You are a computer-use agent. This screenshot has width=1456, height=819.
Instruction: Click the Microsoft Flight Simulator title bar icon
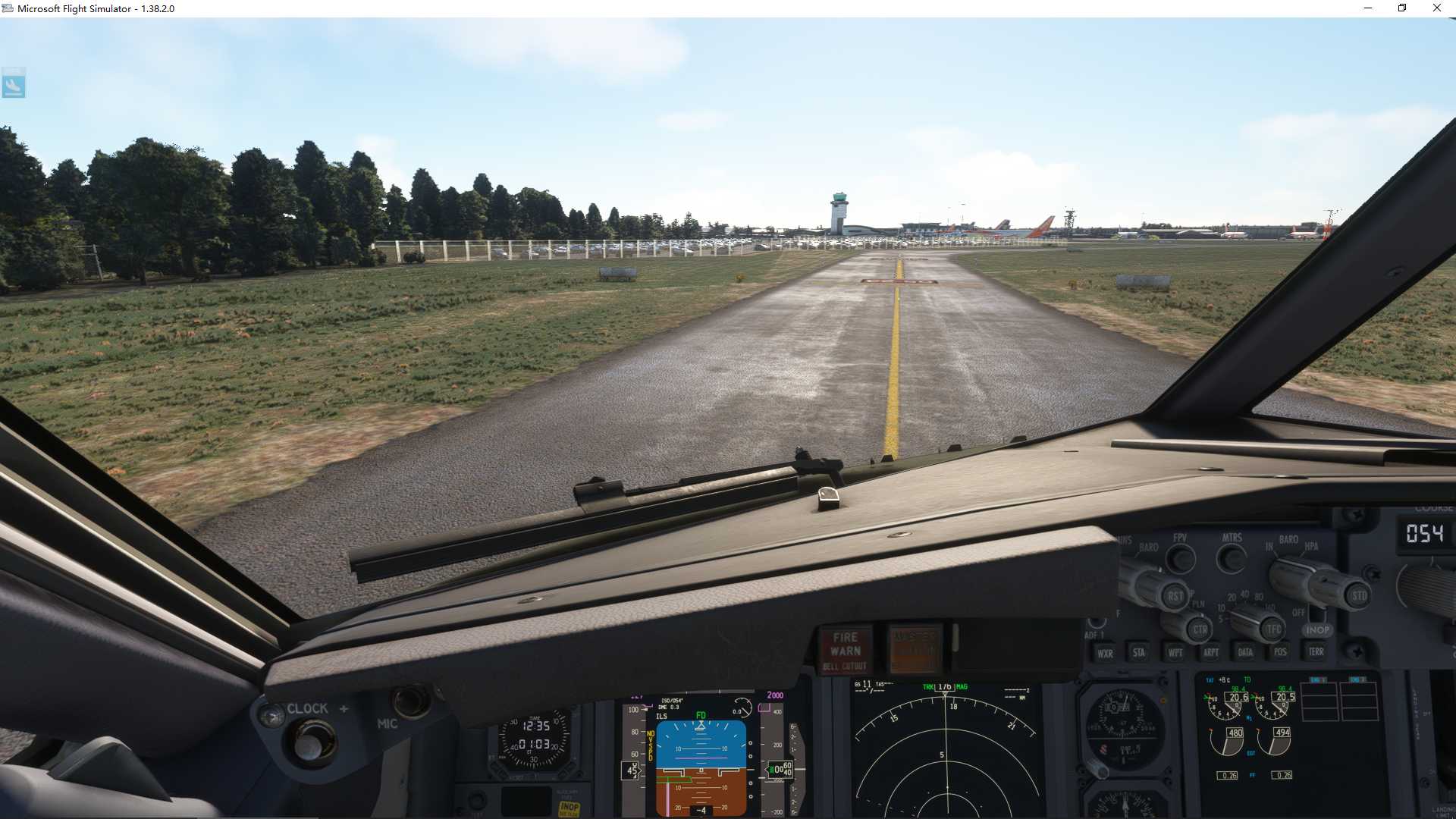(x=8, y=8)
